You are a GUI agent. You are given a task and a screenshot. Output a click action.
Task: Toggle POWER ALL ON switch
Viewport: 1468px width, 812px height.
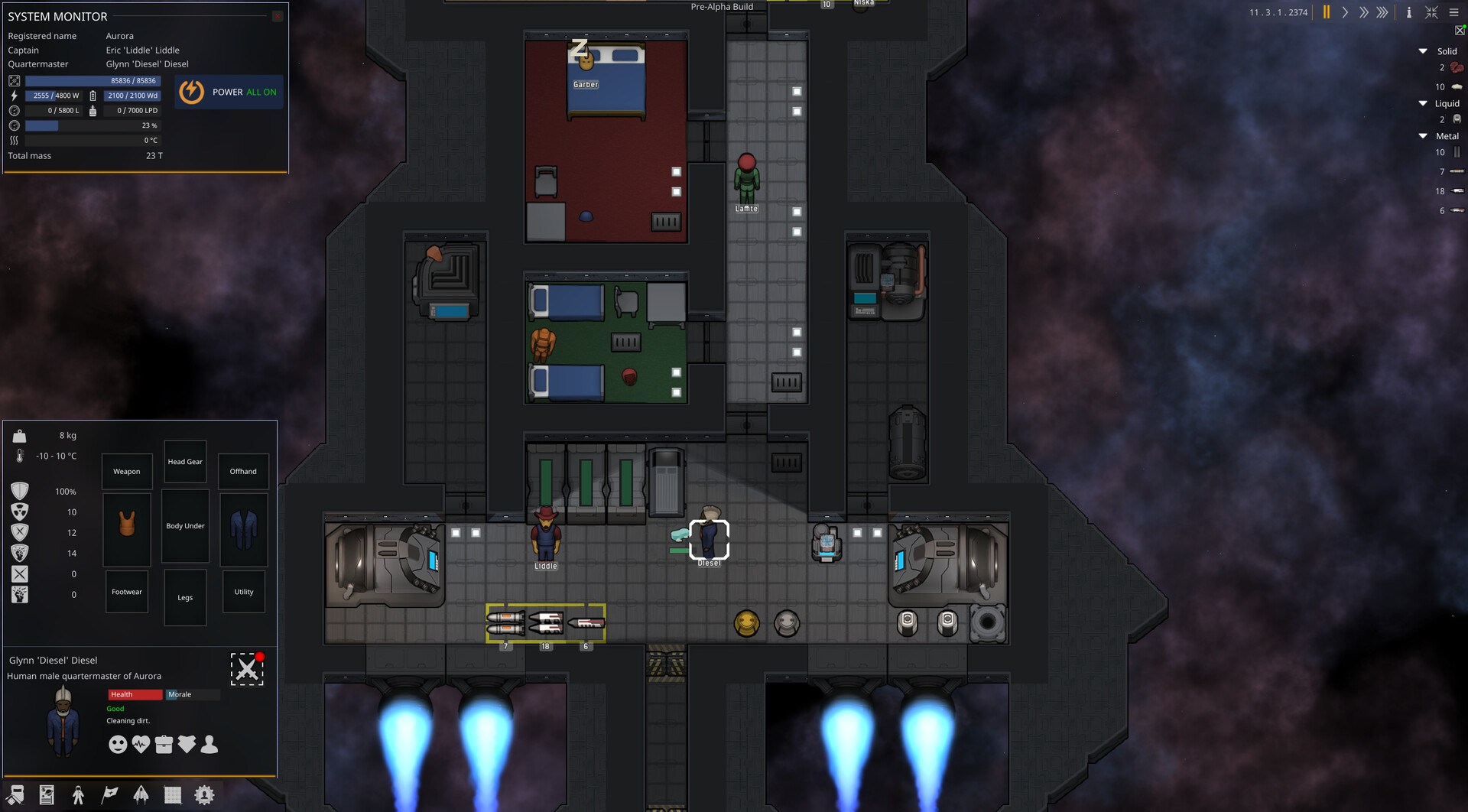[x=229, y=92]
